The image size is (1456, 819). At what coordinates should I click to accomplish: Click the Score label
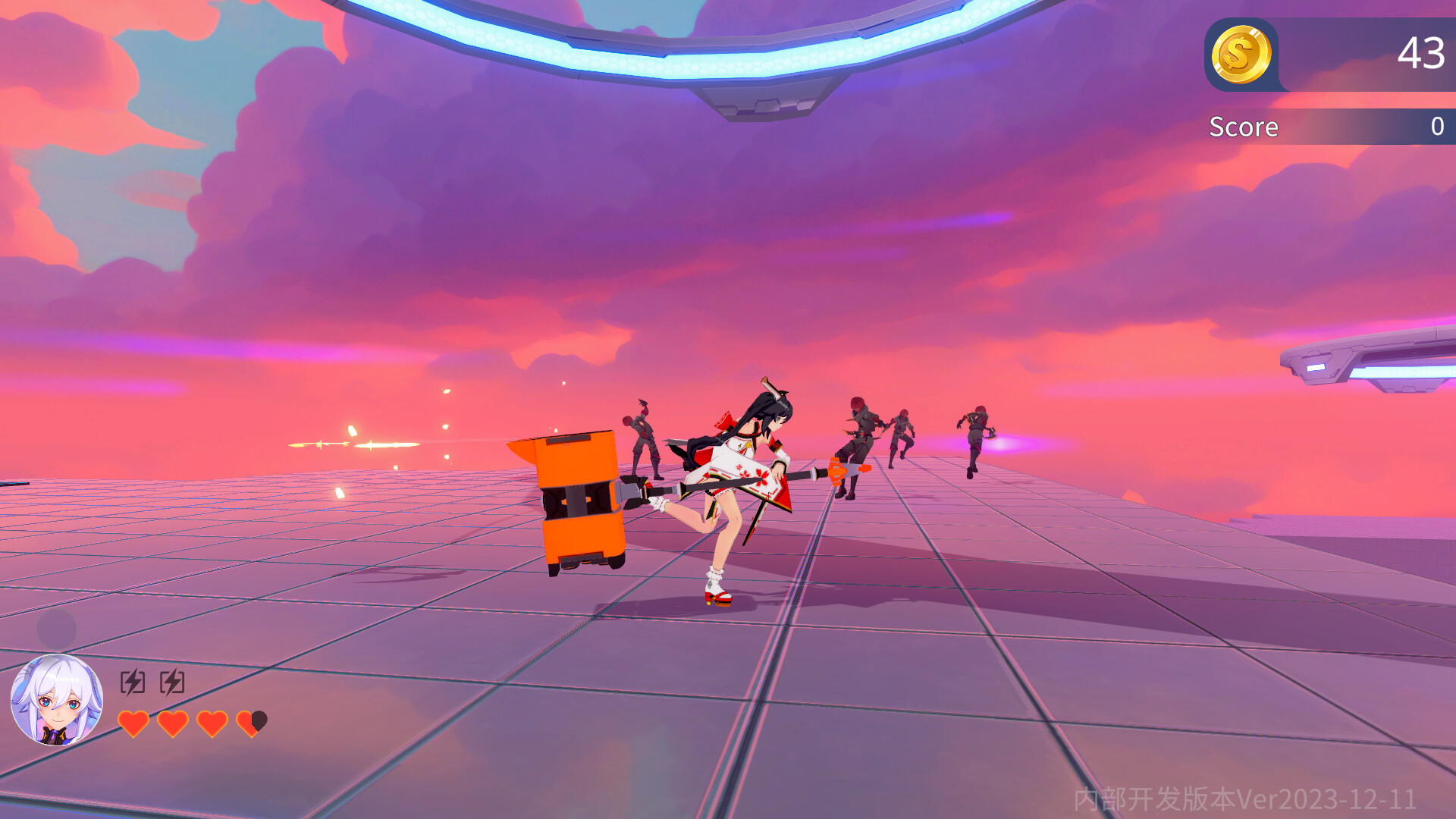tap(1244, 127)
